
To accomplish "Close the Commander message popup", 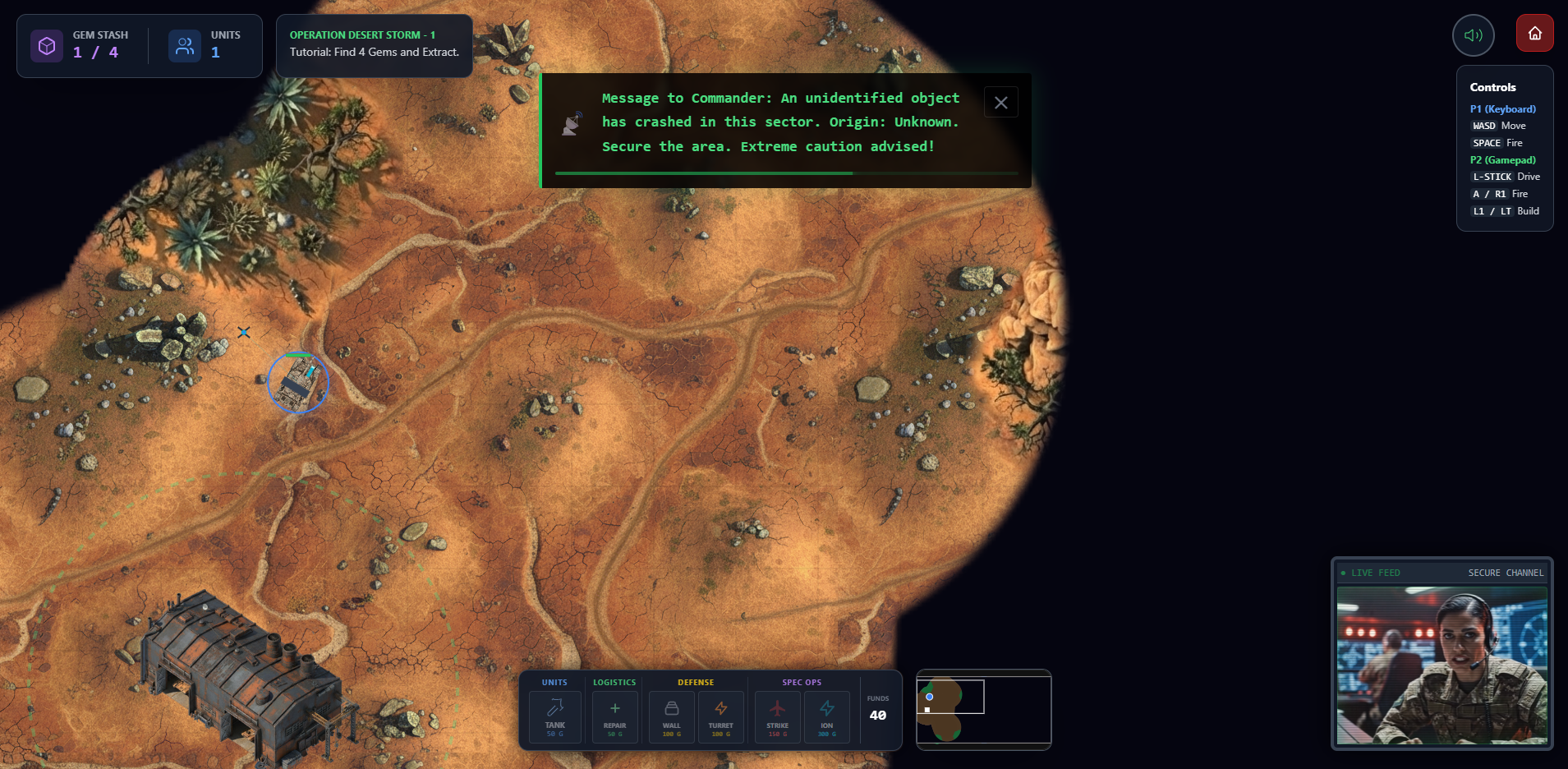I will (1000, 103).
